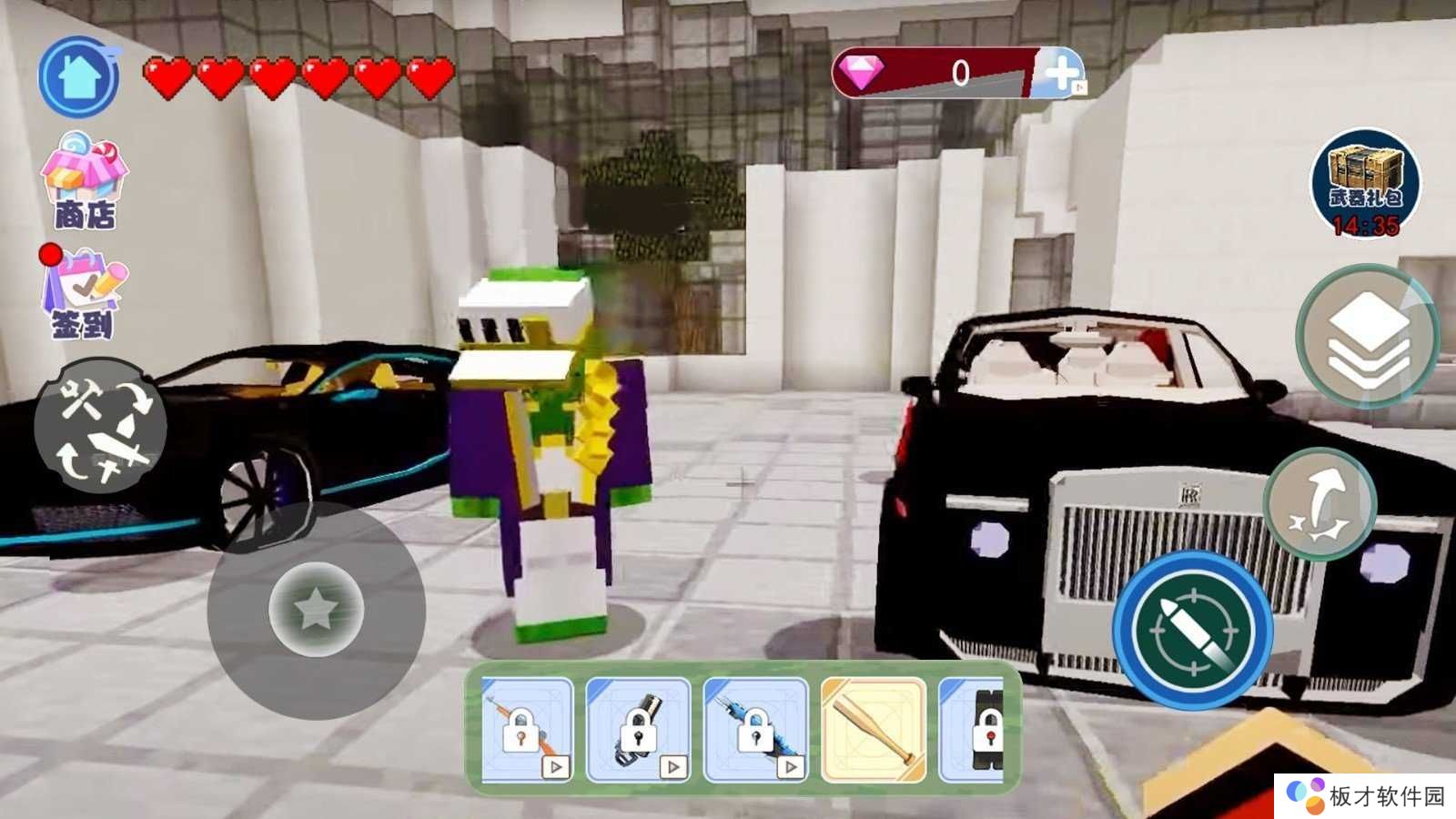Add gems with the plus button
Image resolution: width=1456 pixels, height=819 pixels.
(x=1061, y=73)
